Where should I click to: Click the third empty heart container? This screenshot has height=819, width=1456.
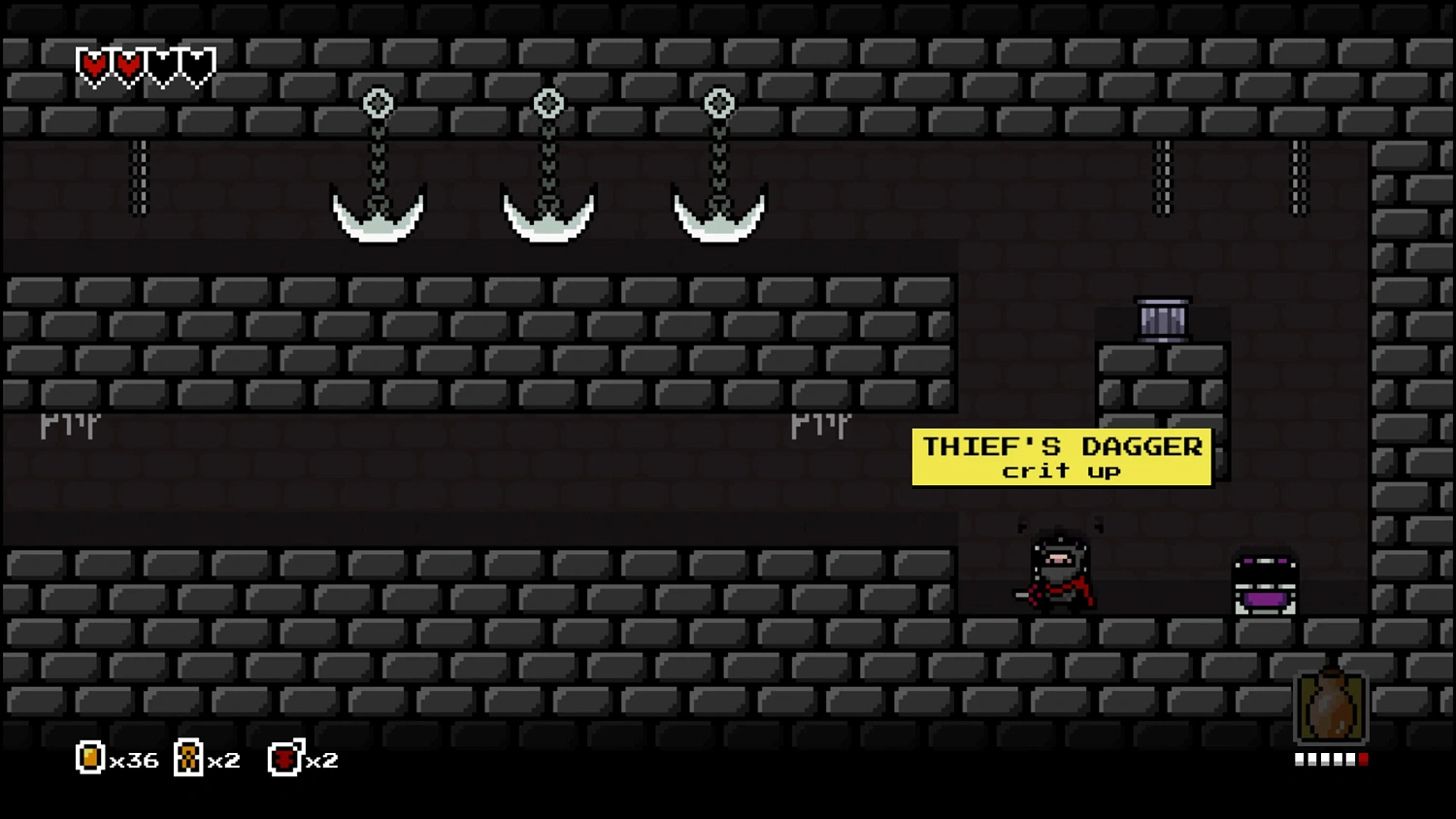tap(164, 65)
